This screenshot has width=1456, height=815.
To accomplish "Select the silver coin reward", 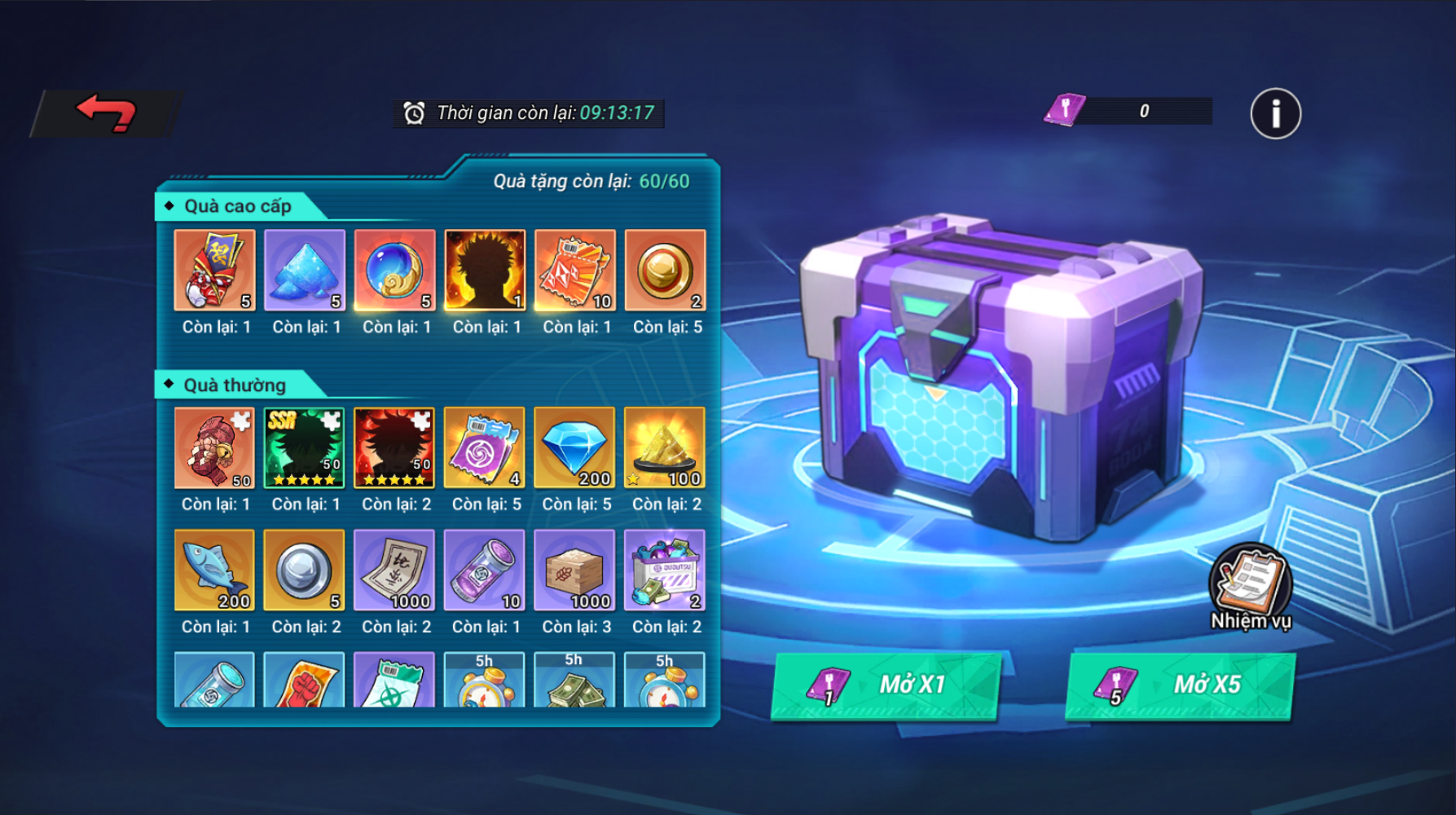I will click(305, 570).
